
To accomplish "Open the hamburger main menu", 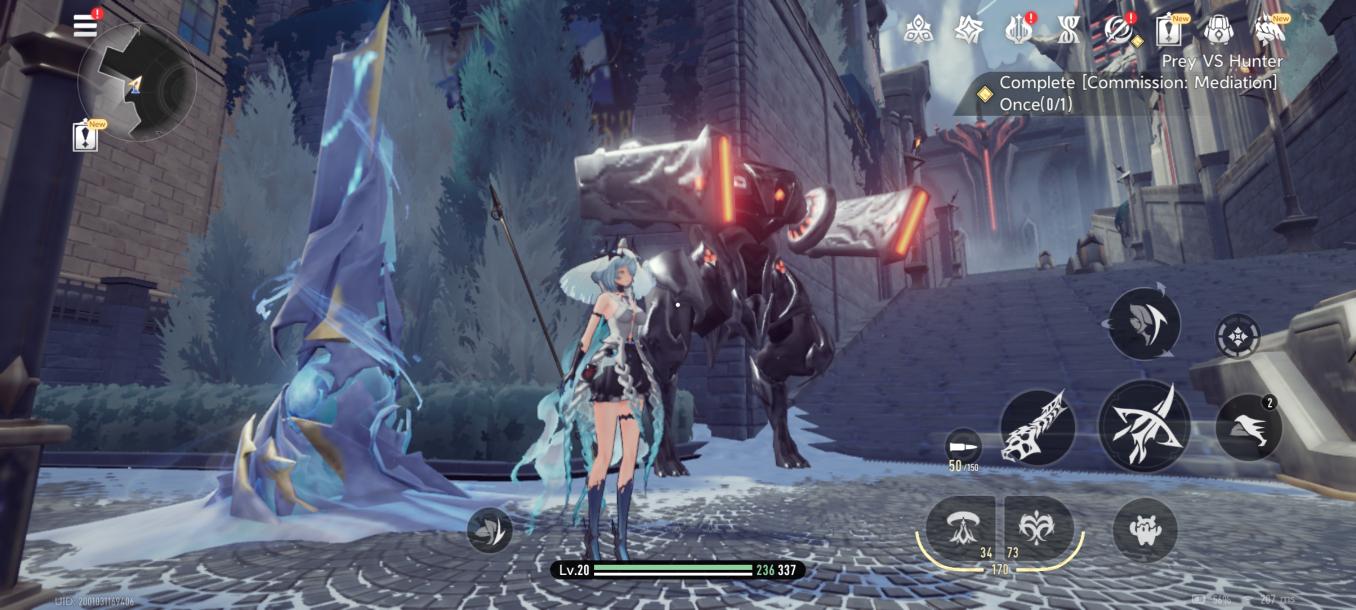I will (x=86, y=25).
